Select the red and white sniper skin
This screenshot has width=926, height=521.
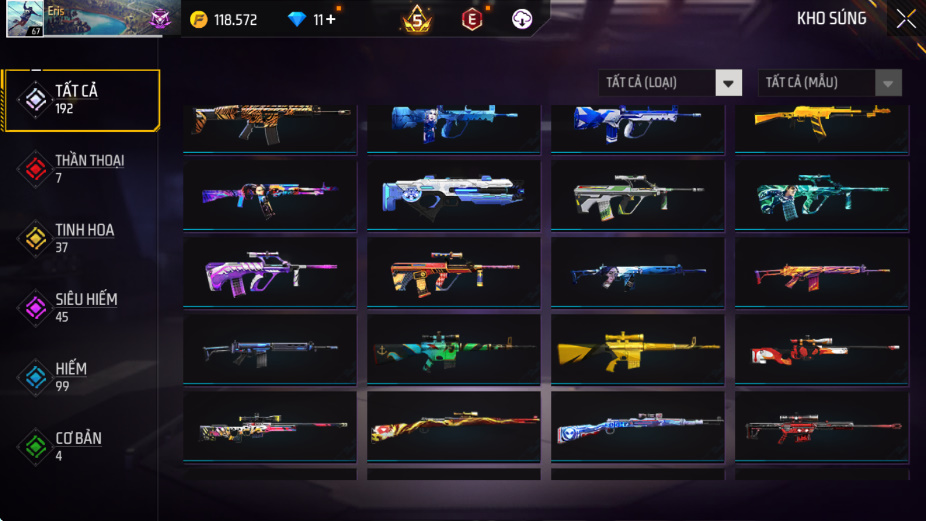(821, 350)
